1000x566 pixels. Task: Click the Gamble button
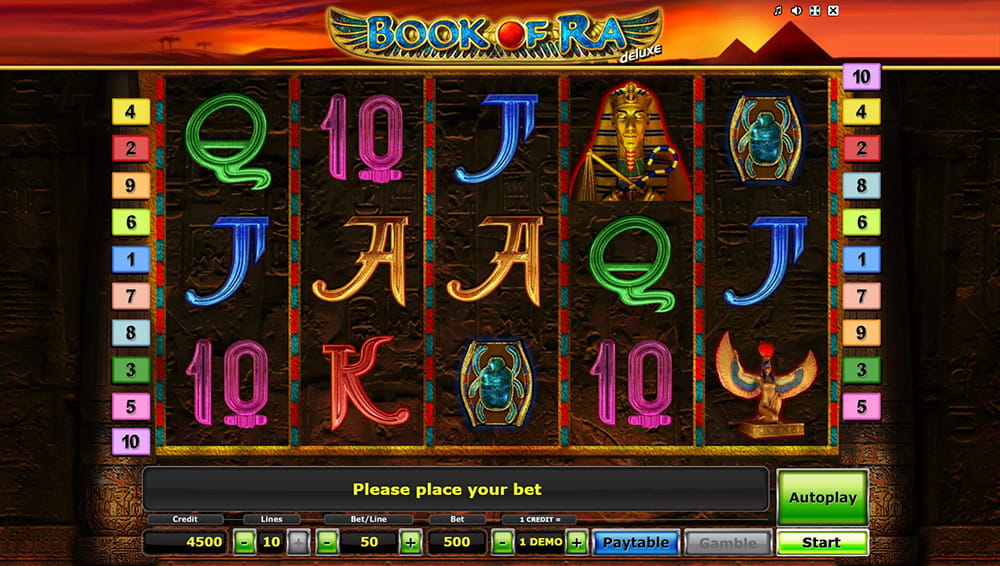click(x=727, y=543)
